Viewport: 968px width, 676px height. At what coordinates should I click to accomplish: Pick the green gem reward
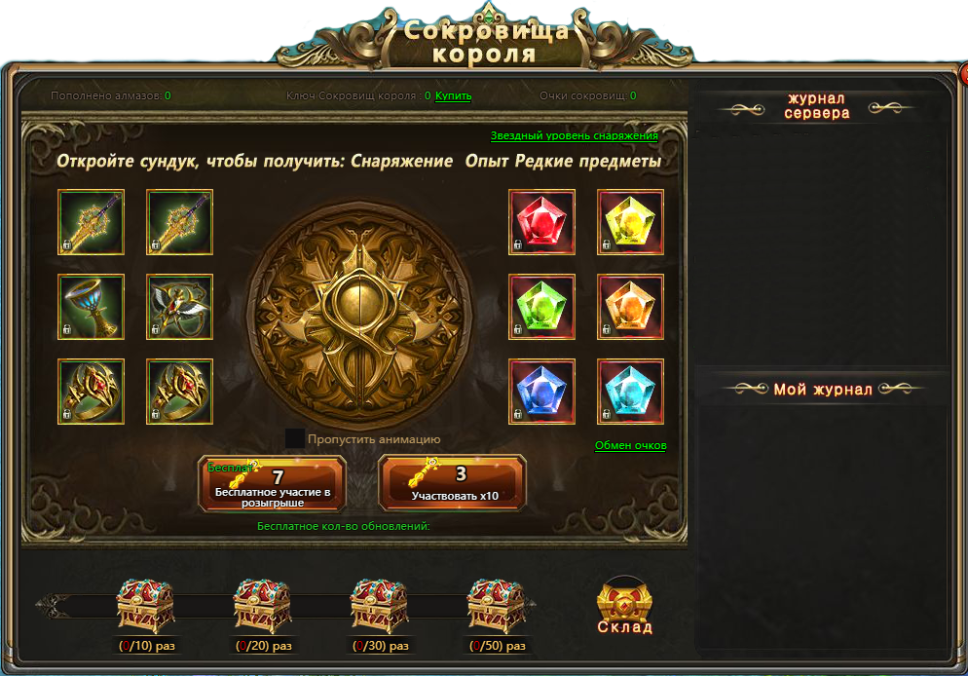(542, 307)
